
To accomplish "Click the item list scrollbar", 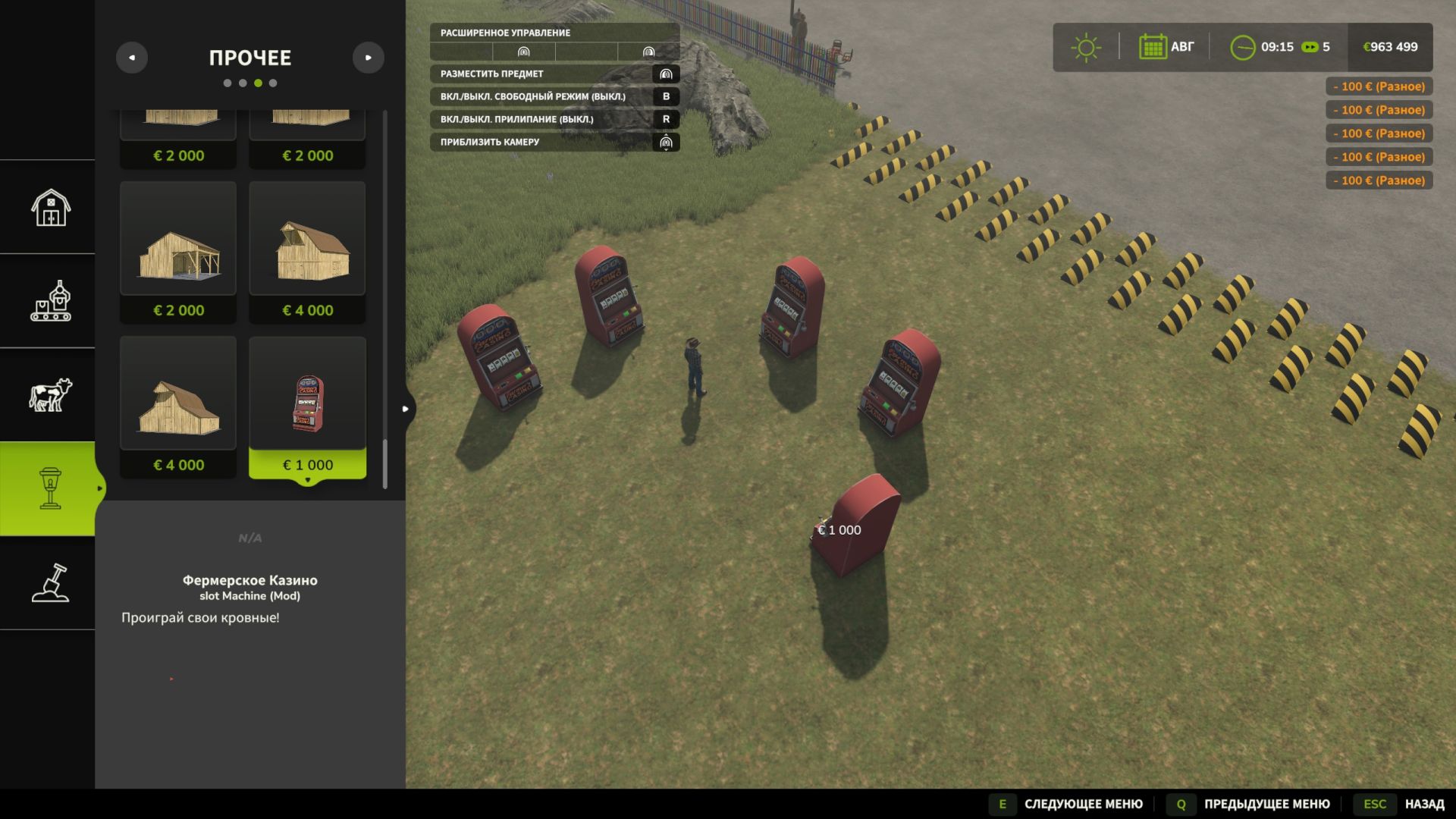I will [x=385, y=463].
